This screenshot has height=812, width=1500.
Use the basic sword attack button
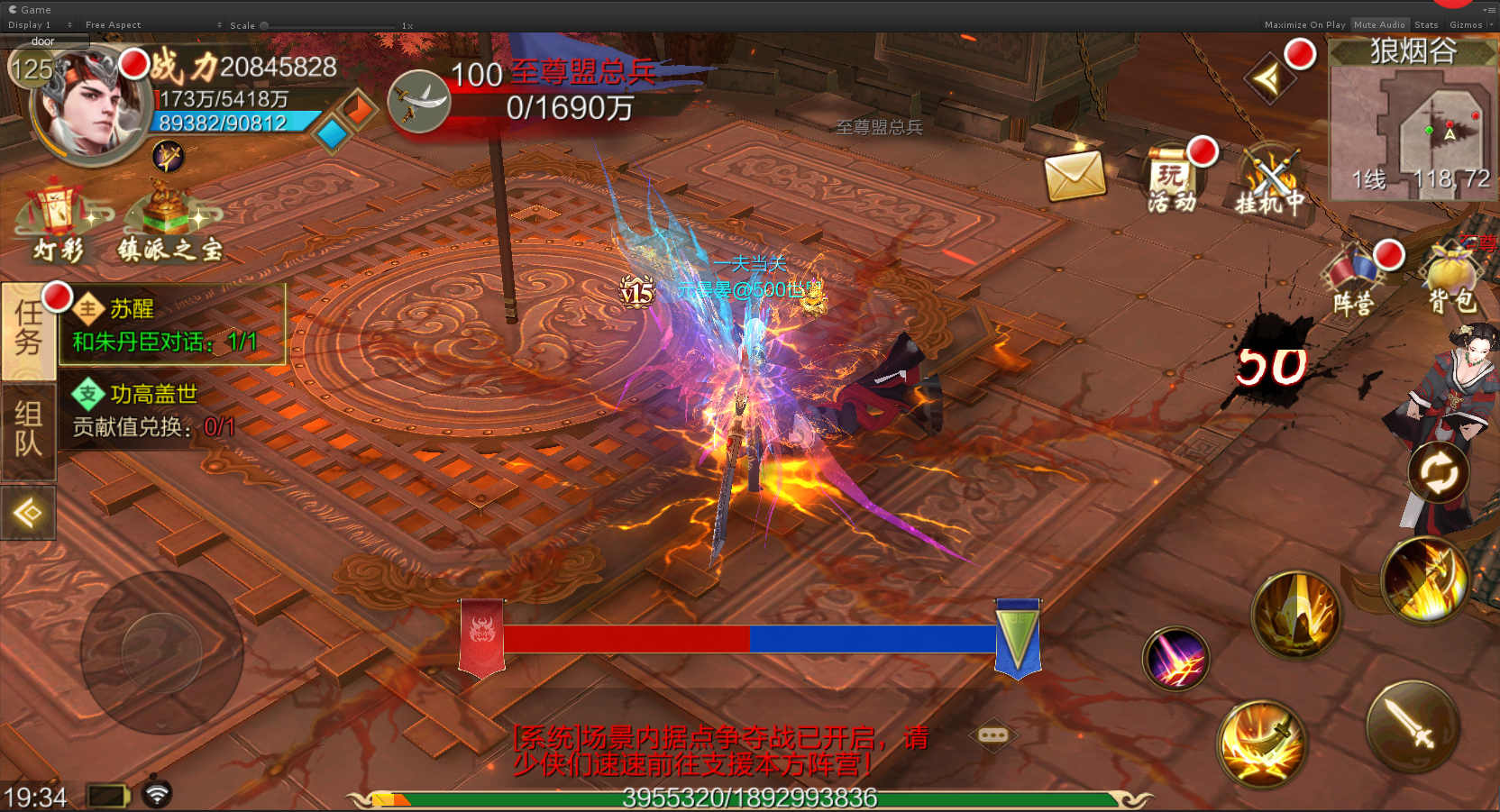tap(1411, 726)
